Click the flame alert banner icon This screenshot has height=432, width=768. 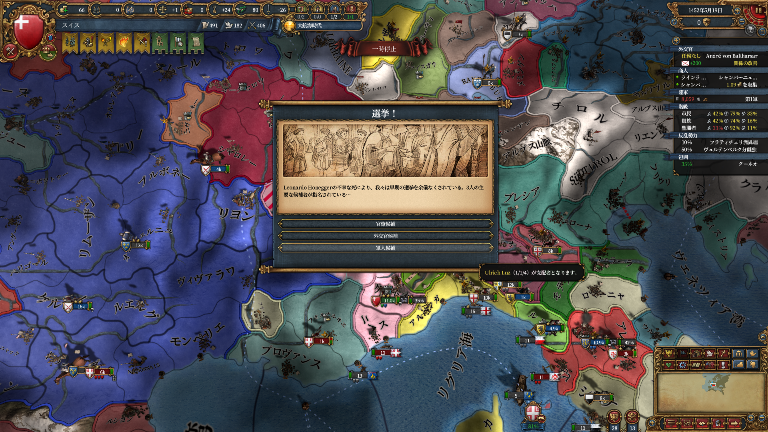click(124, 43)
